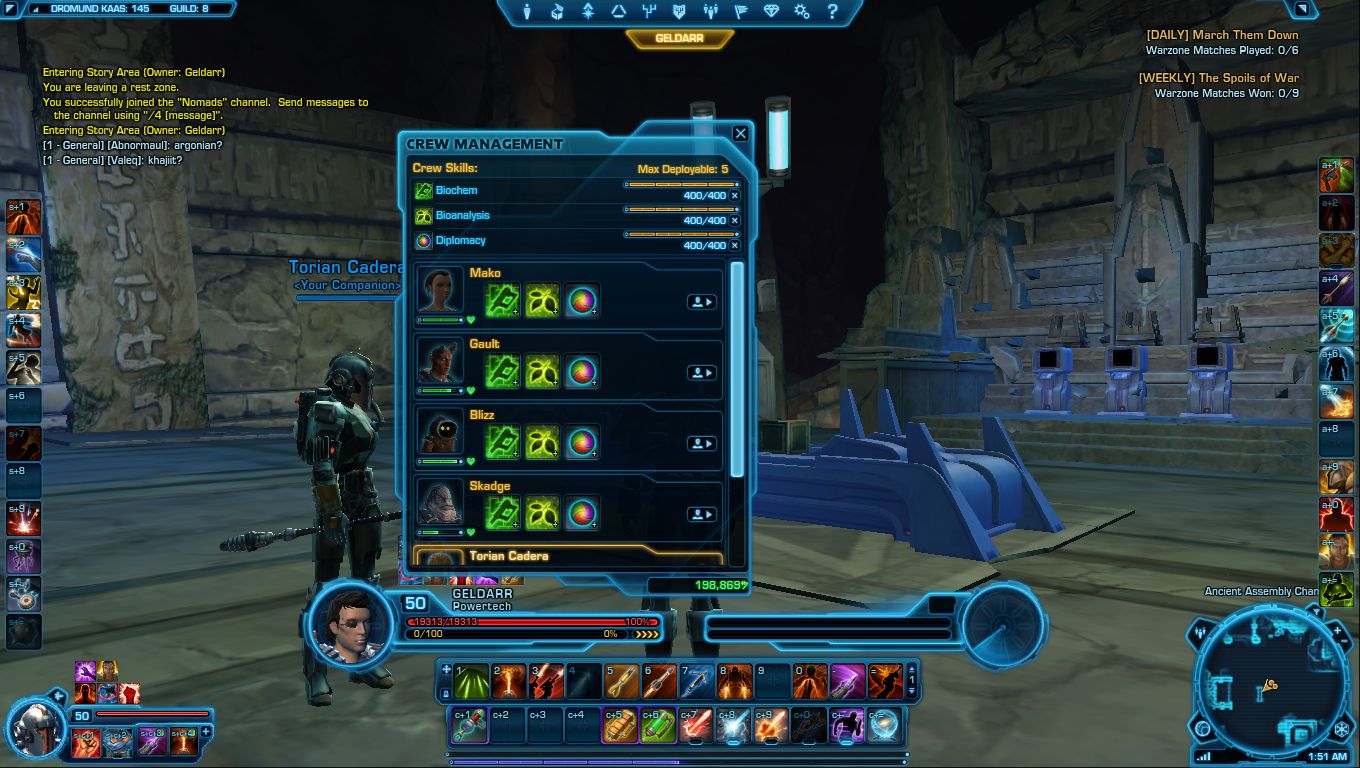Viewport: 1360px width, 768px height.
Task: Choose Gault's Bioanalysis mission icon
Action: pos(542,372)
